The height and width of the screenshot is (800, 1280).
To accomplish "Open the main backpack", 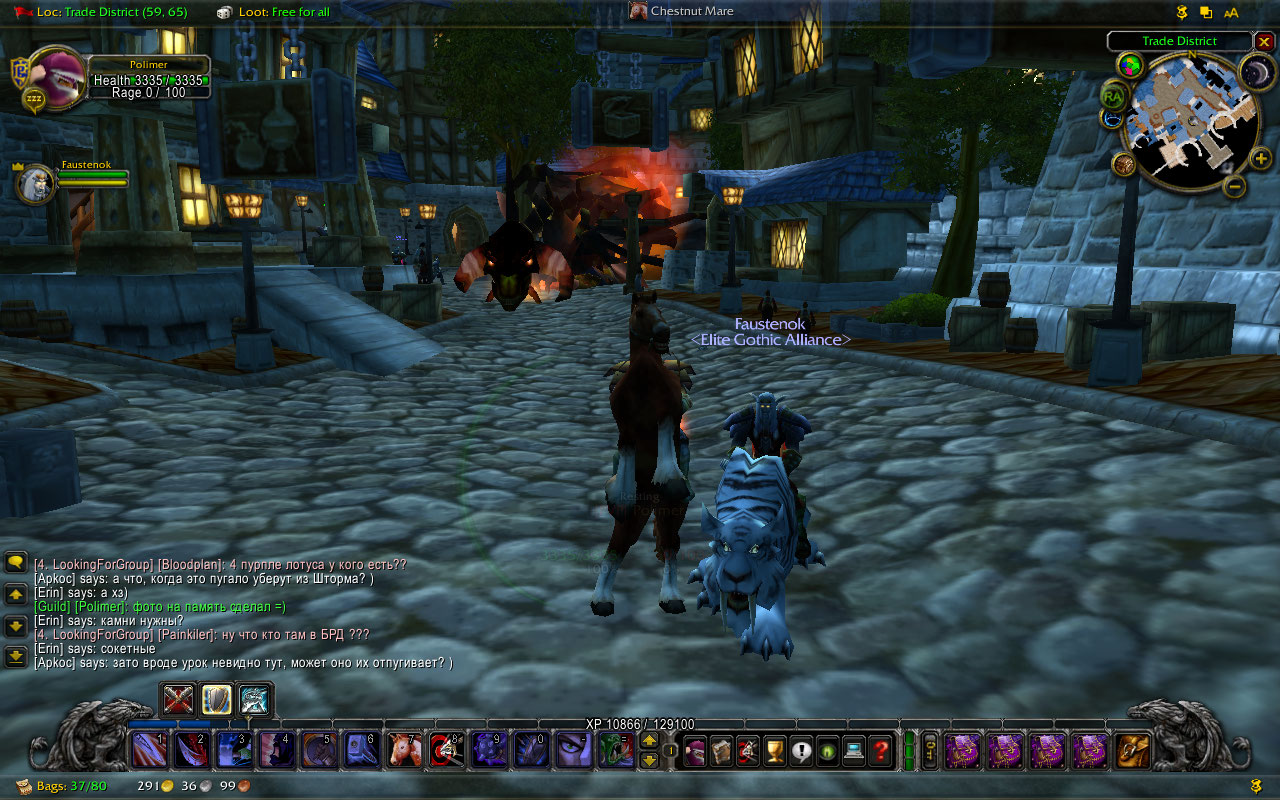I will tap(1133, 749).
